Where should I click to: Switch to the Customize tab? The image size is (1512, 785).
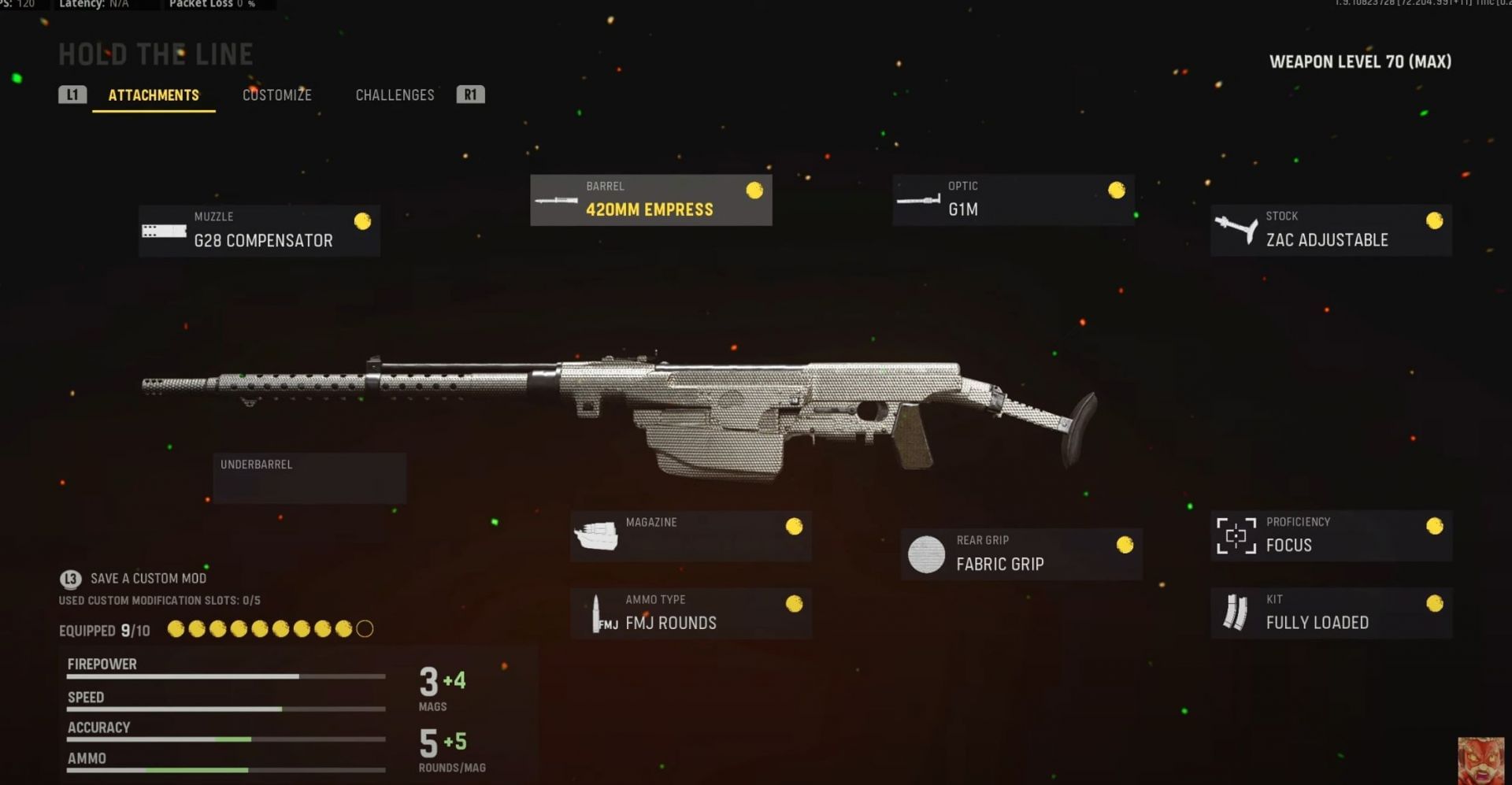(277, 94)
